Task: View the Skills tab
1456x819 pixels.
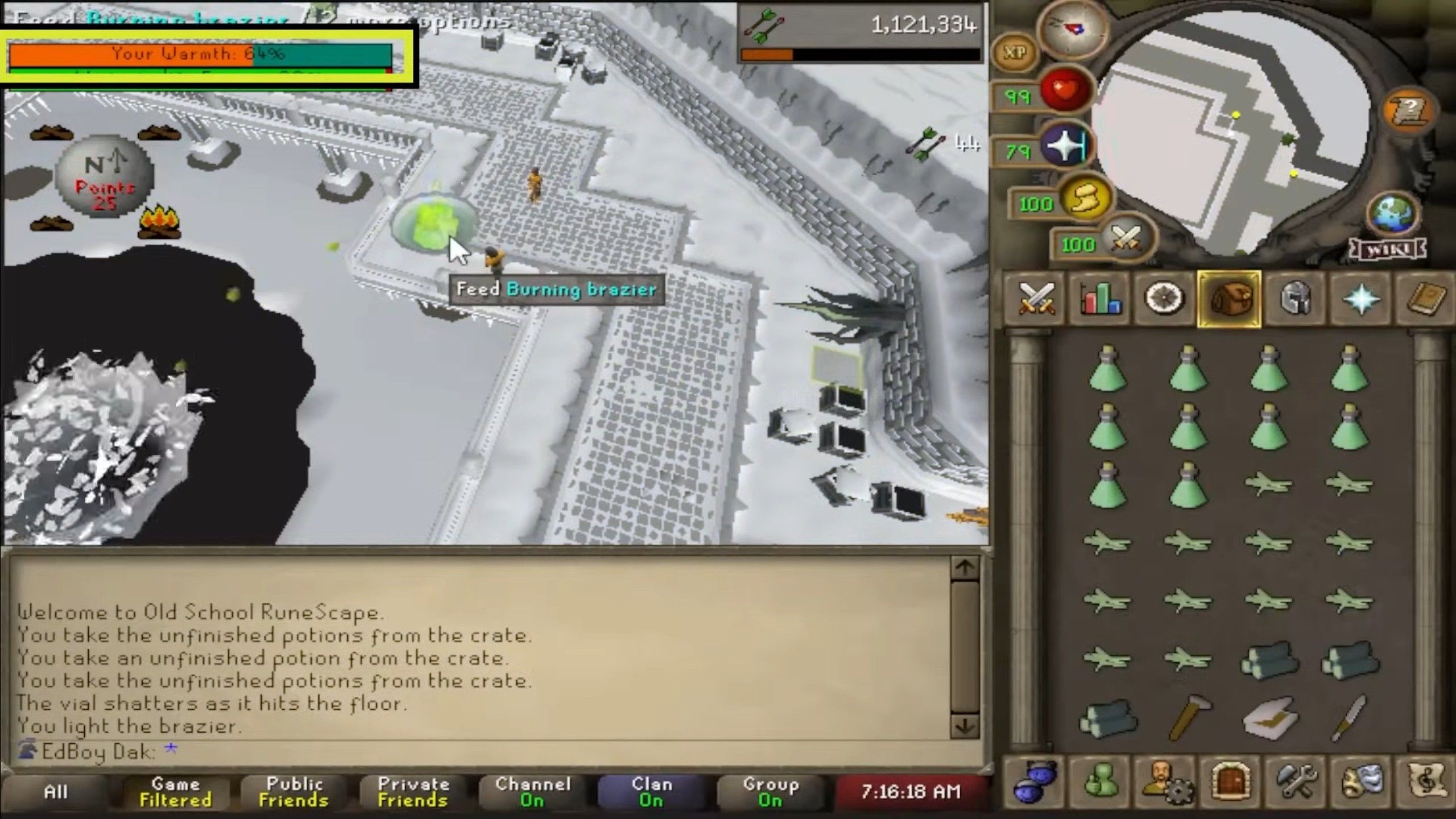Action: (1101, 300)
